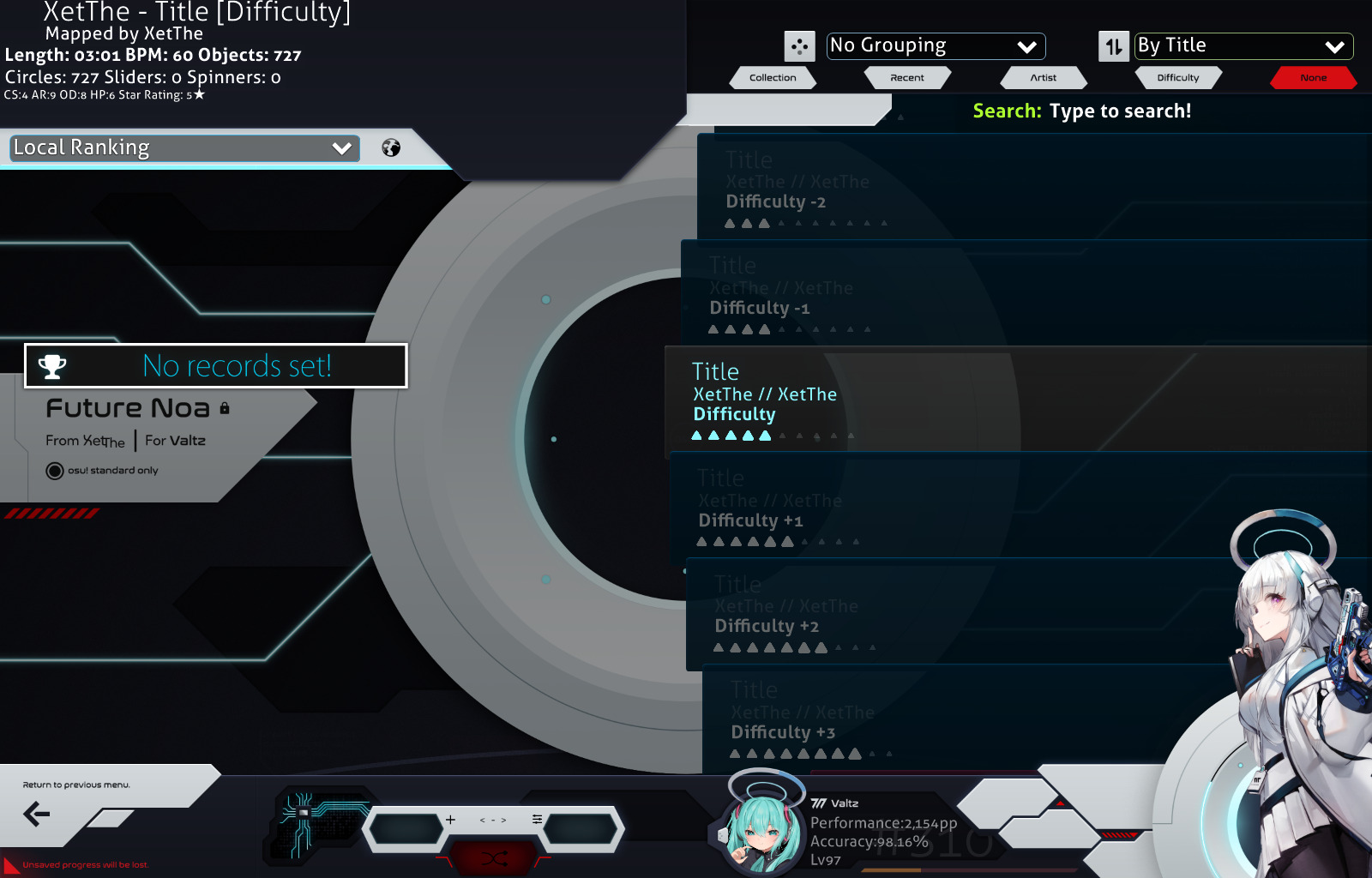This screenshot has width=1372, height=878.
Task: Click the trophy icon on the records panel
Action: tap(53, 366)
